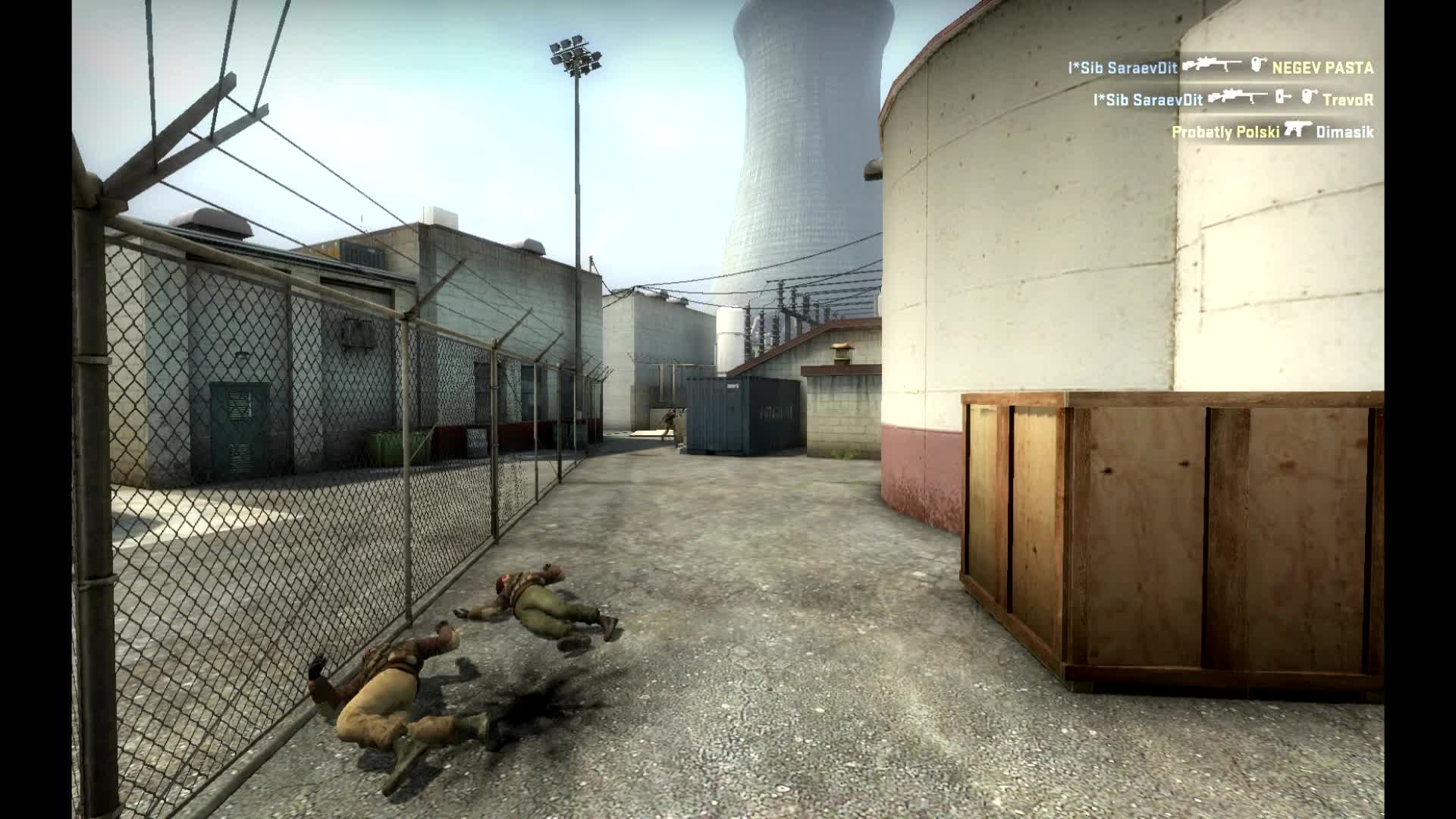Select the I*Sib SaraevDit name in the top row

coord(1123,66)
